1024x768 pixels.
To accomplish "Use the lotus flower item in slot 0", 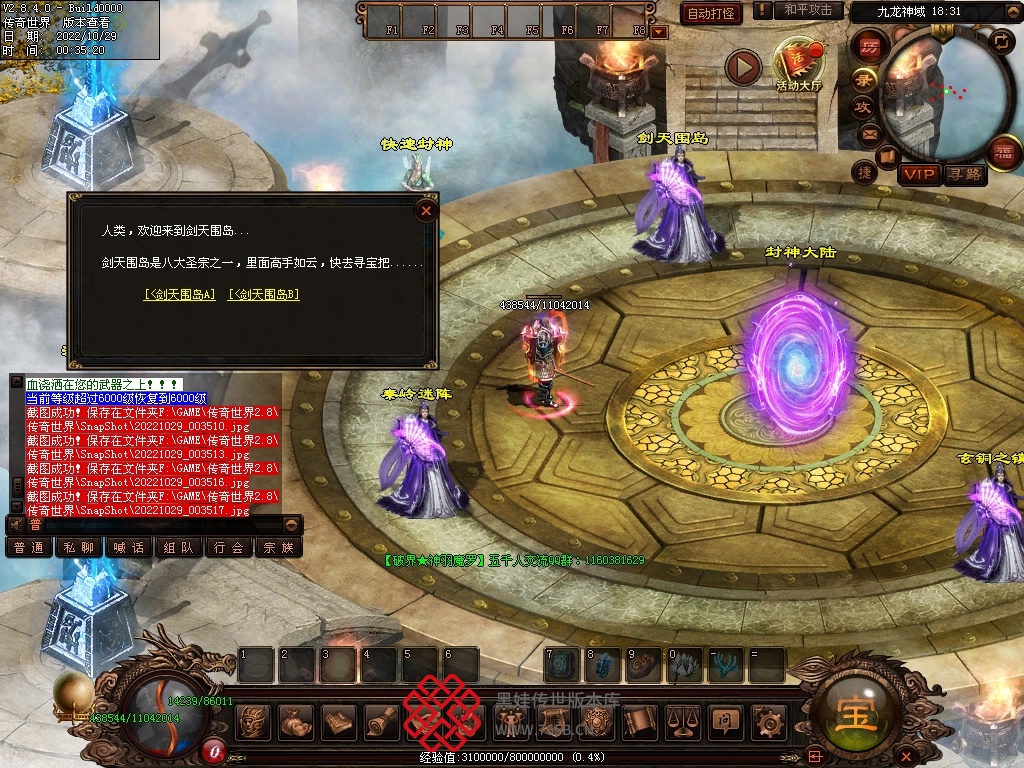I will click(x=684, y=663).
